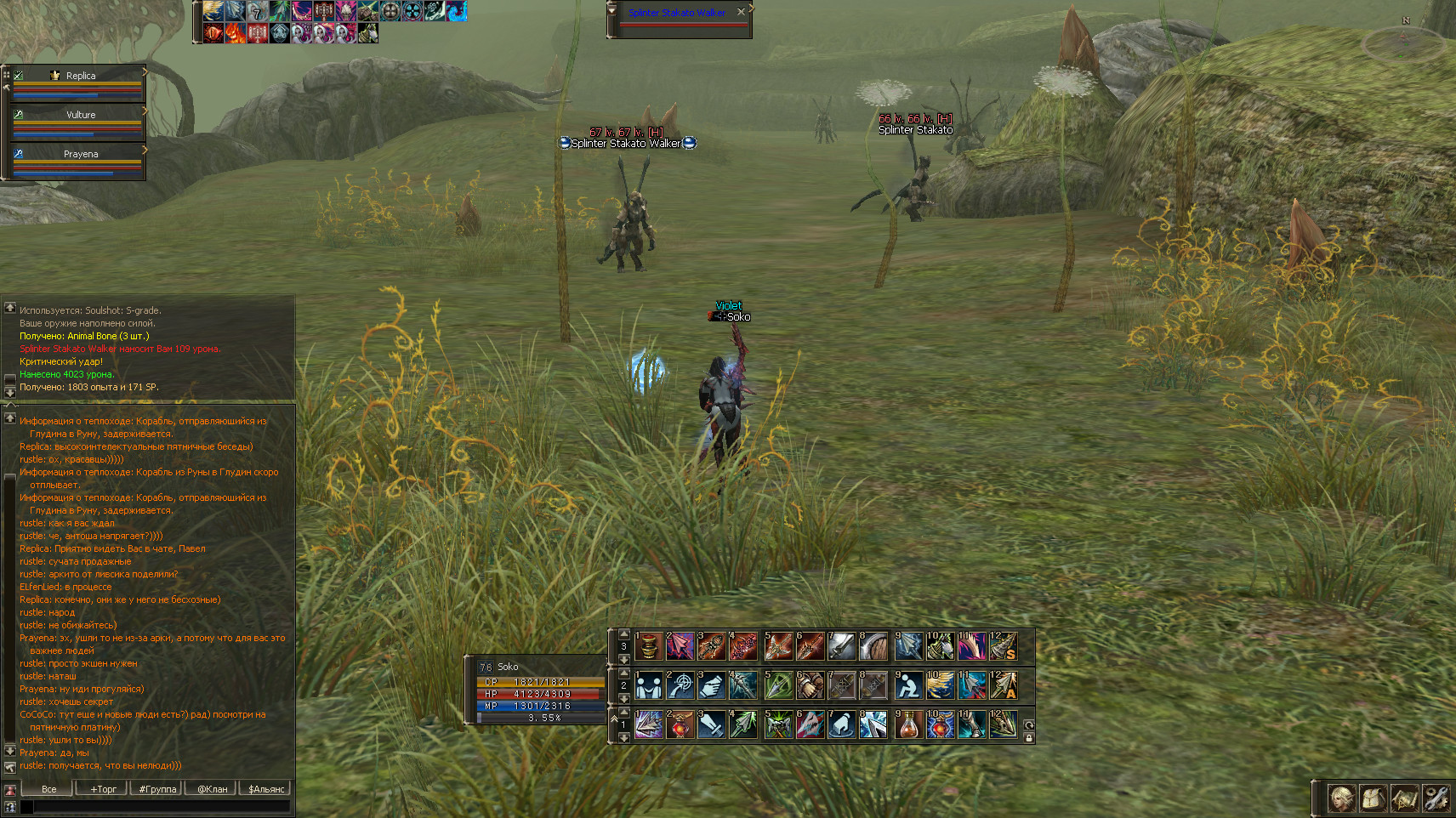This screenshot has width=1456, height=818.
Task: Toggle the hotbar lock button
Action: (1028, 738)
